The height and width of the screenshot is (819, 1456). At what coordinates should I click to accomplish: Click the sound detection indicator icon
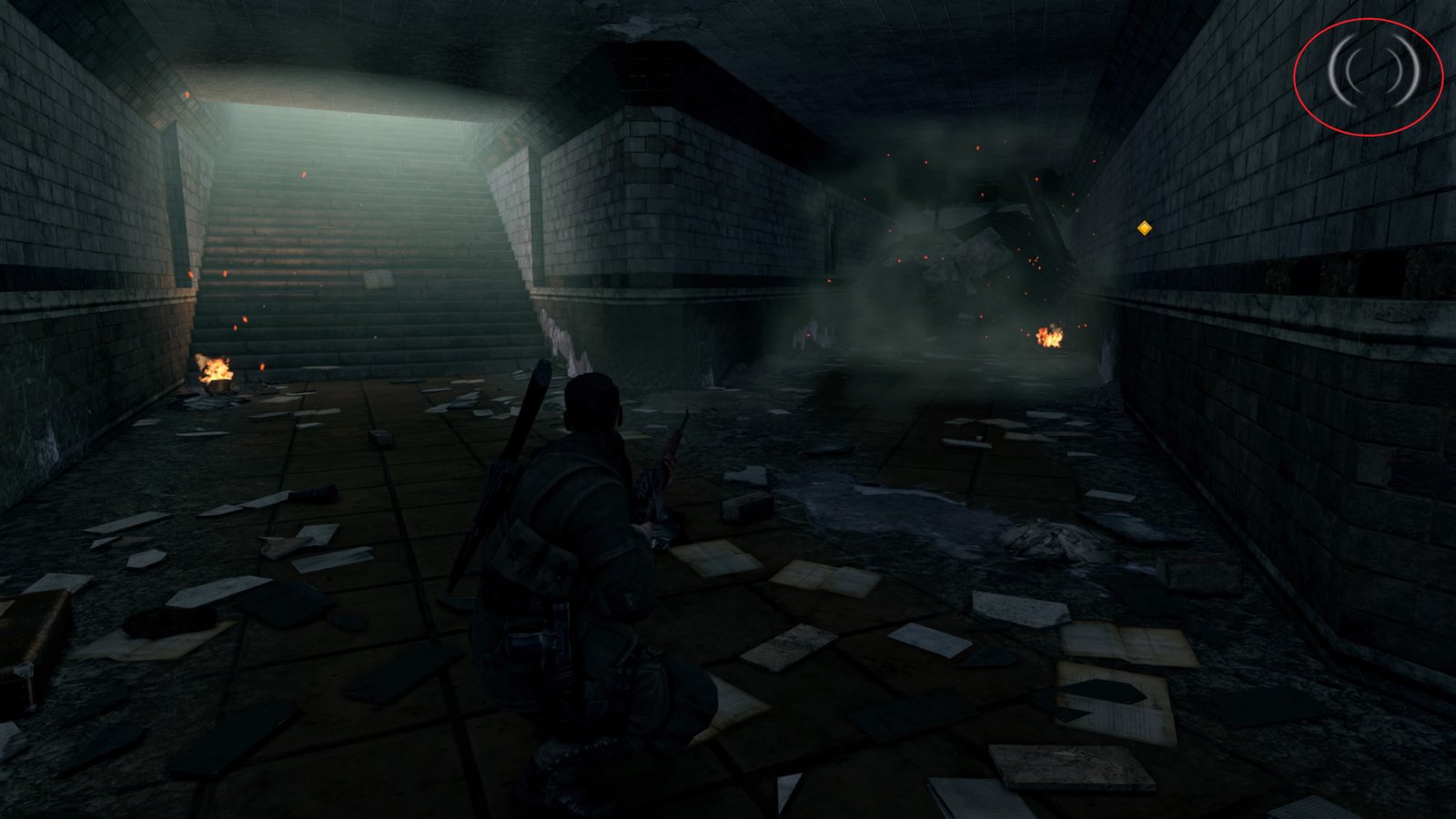pos(1372,68)
